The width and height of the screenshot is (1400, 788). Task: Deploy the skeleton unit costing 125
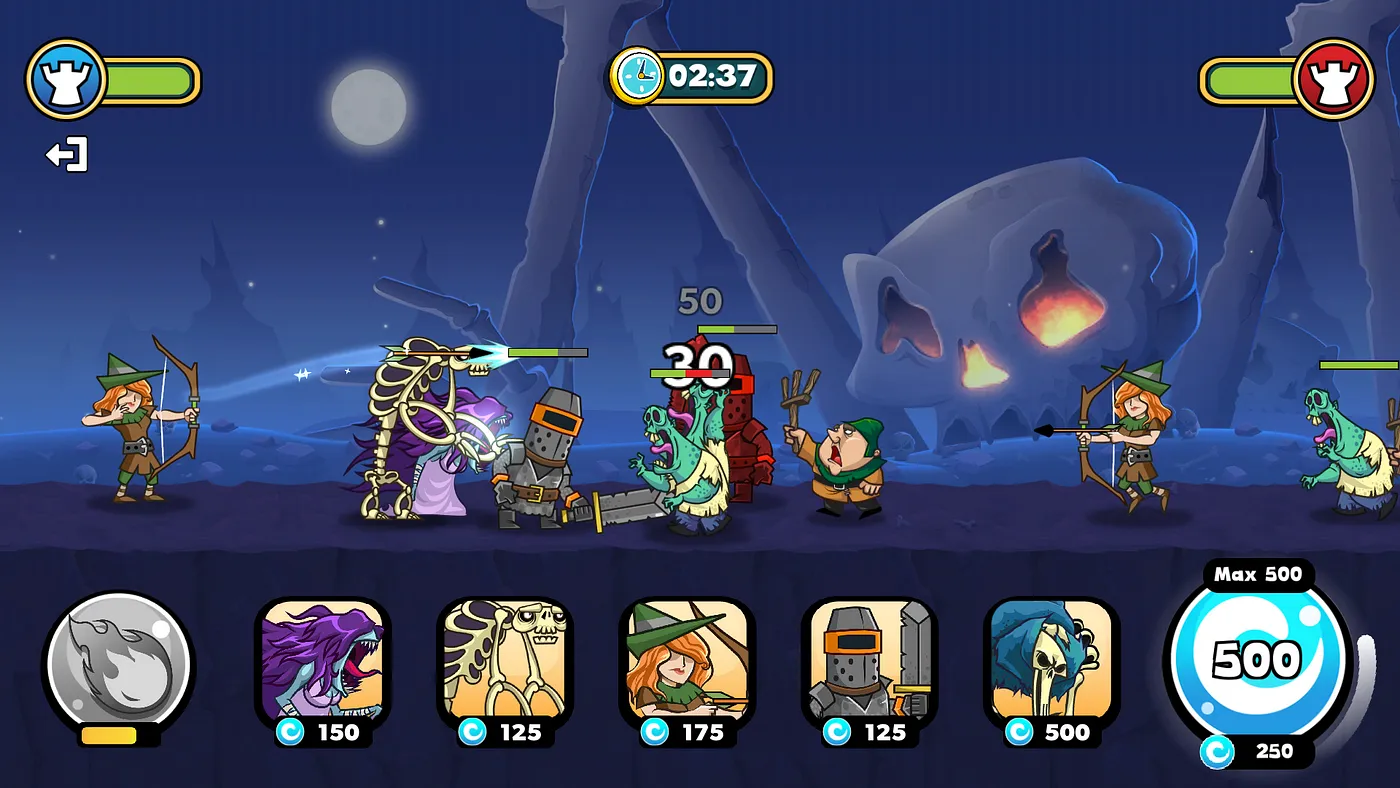click(x=504, y=664)
